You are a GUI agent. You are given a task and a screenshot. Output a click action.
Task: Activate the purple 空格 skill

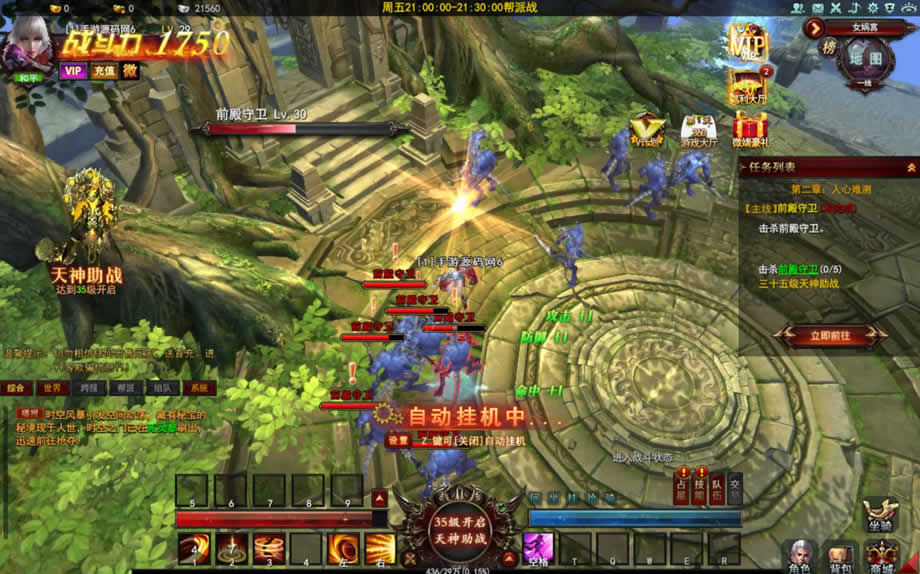(538, 547)
